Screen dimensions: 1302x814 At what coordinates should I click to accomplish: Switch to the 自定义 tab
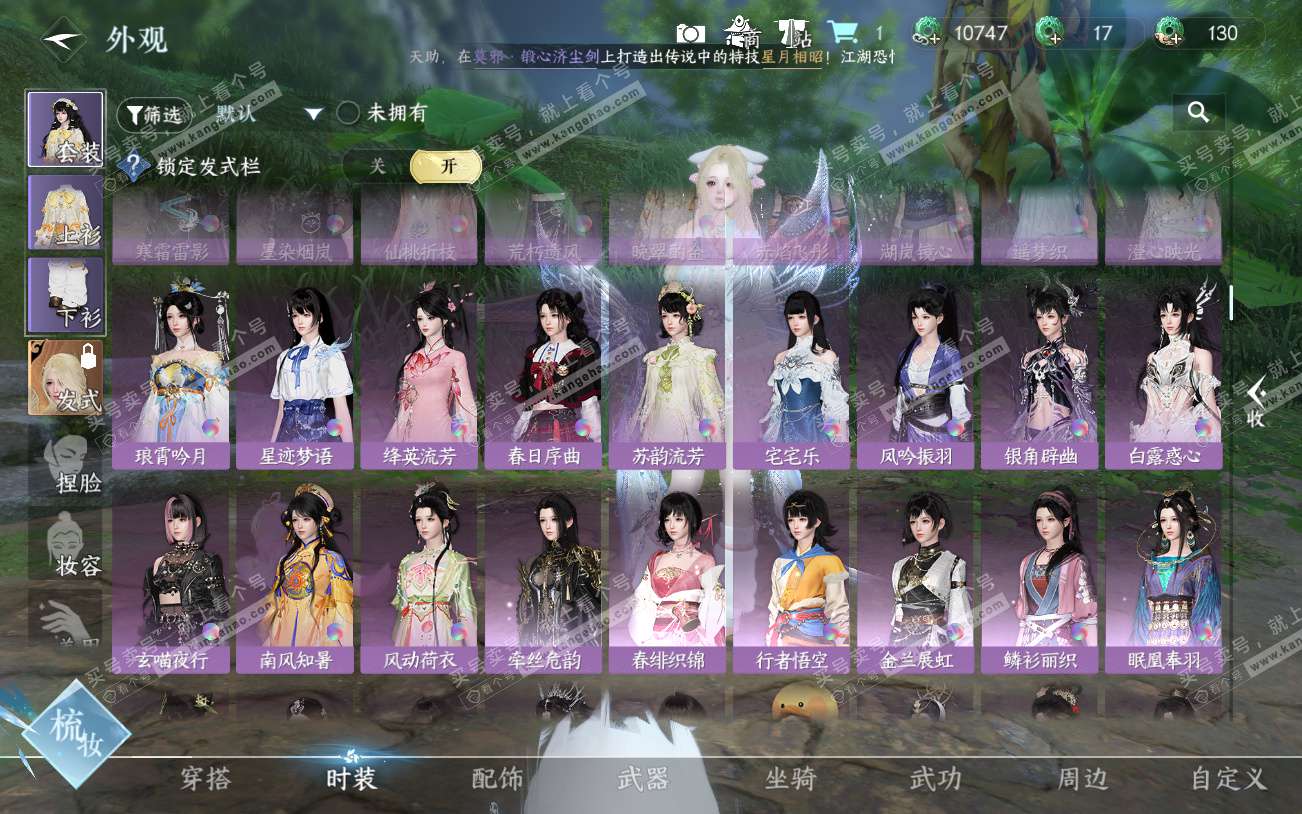[x=1229, y=779]
